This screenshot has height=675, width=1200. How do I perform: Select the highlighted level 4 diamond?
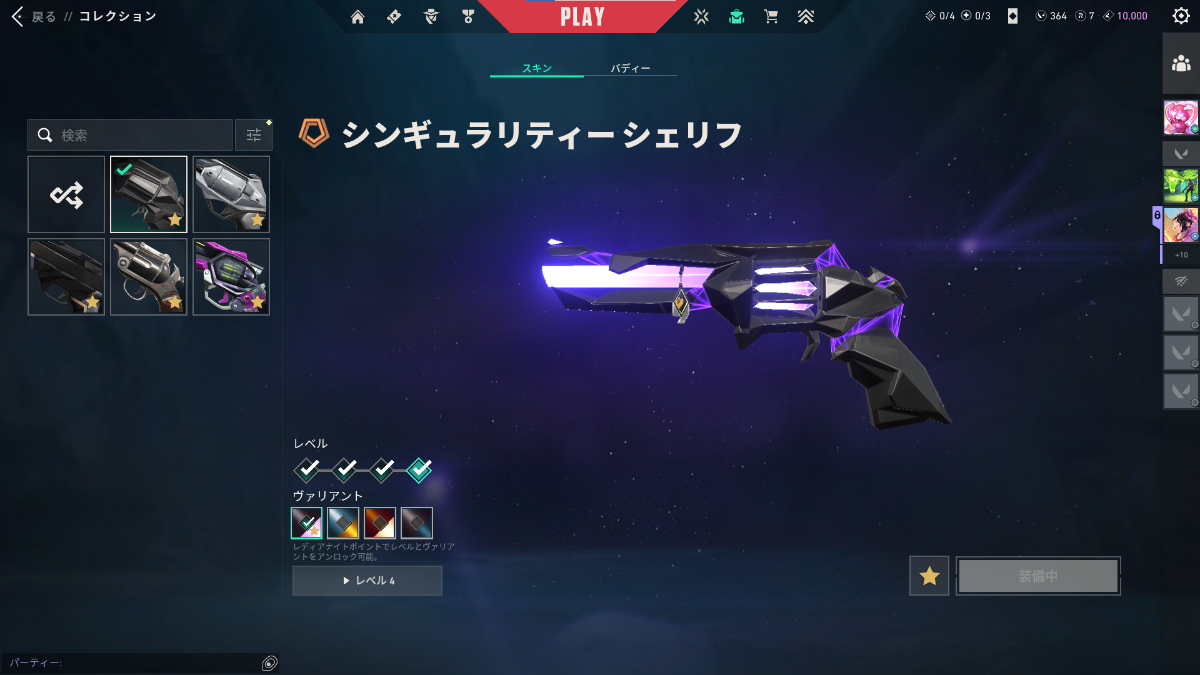tap(420, 469)
